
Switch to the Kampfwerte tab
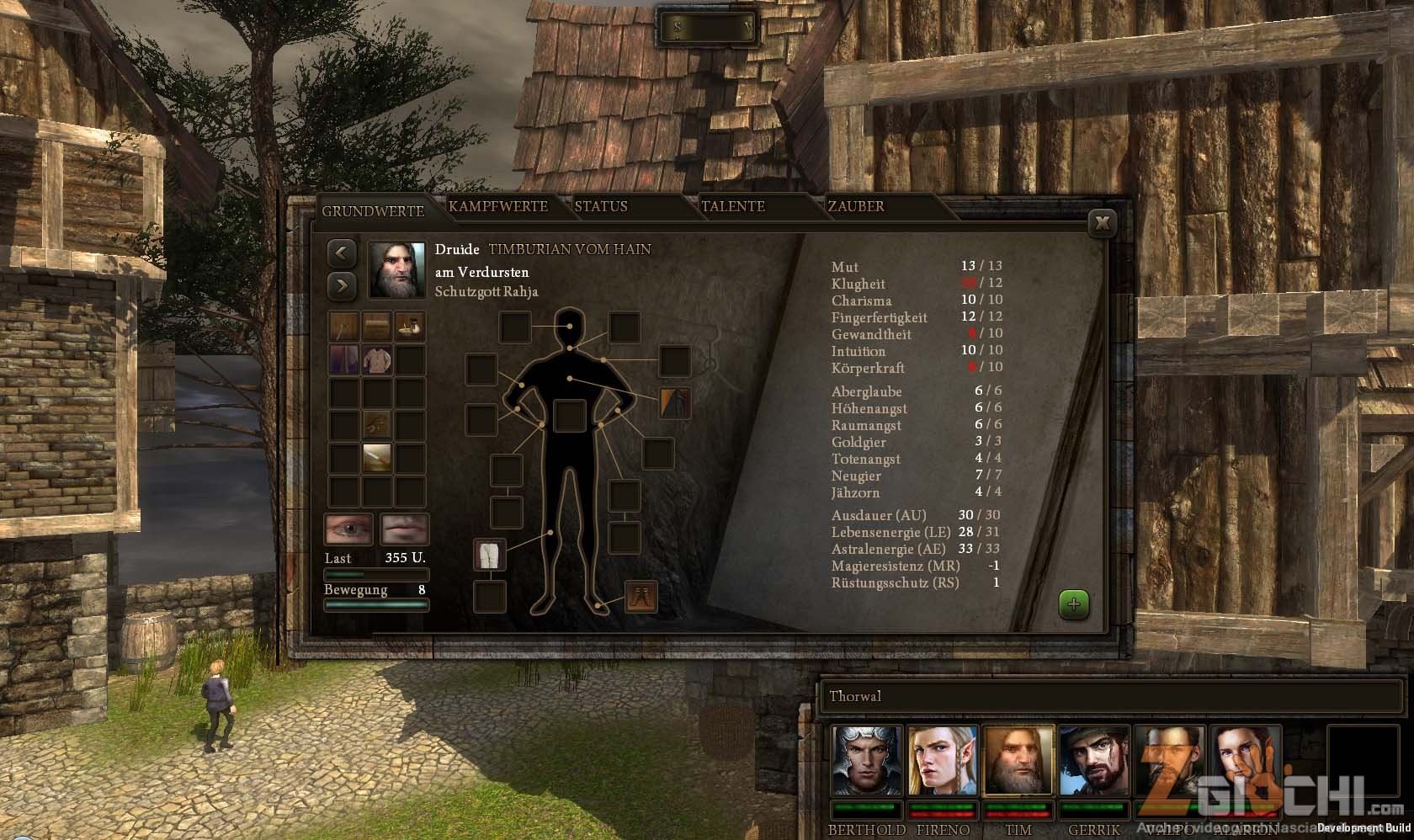pos(498,206)
